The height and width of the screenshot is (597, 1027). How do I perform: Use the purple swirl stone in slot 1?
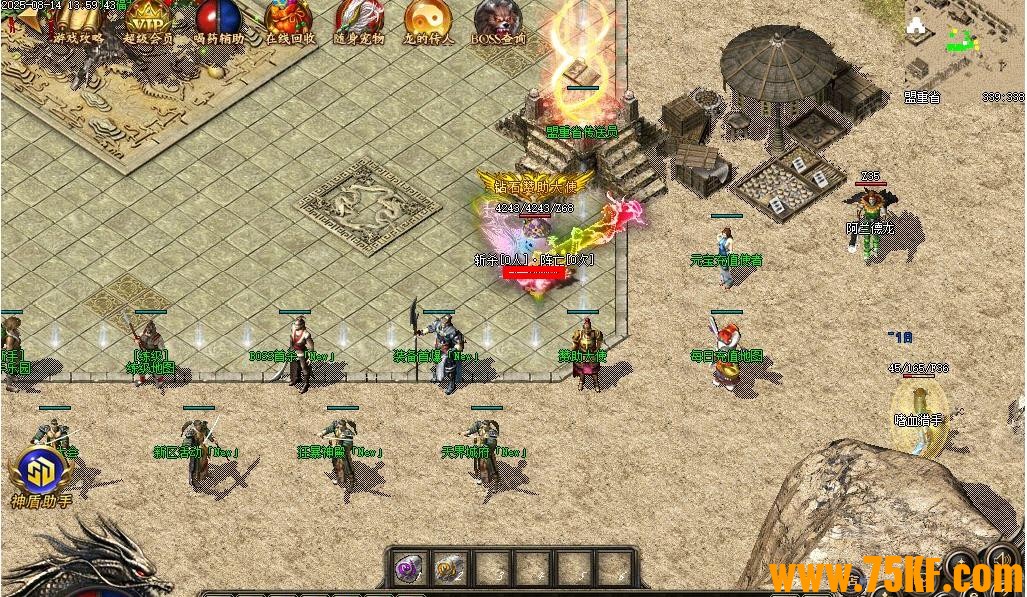(409, 569)
